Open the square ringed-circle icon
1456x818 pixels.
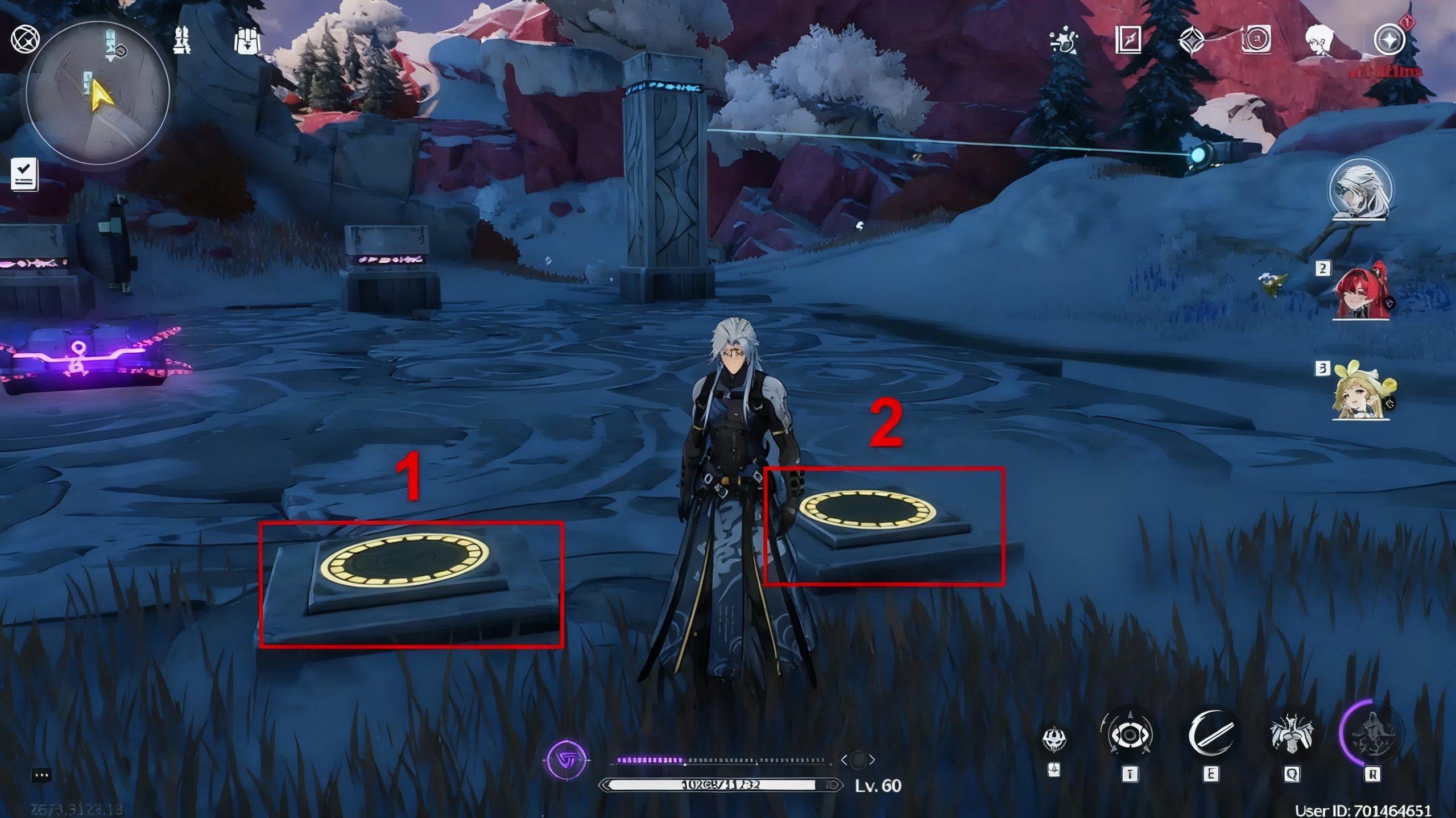tap(1256, 40)
